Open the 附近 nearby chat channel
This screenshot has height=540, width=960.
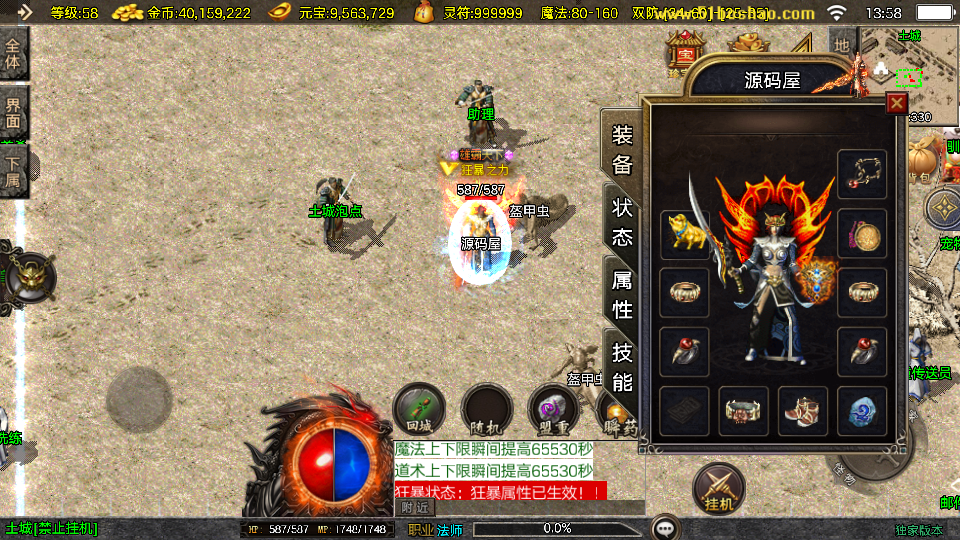pyautogui.click(x=417, y=508)
